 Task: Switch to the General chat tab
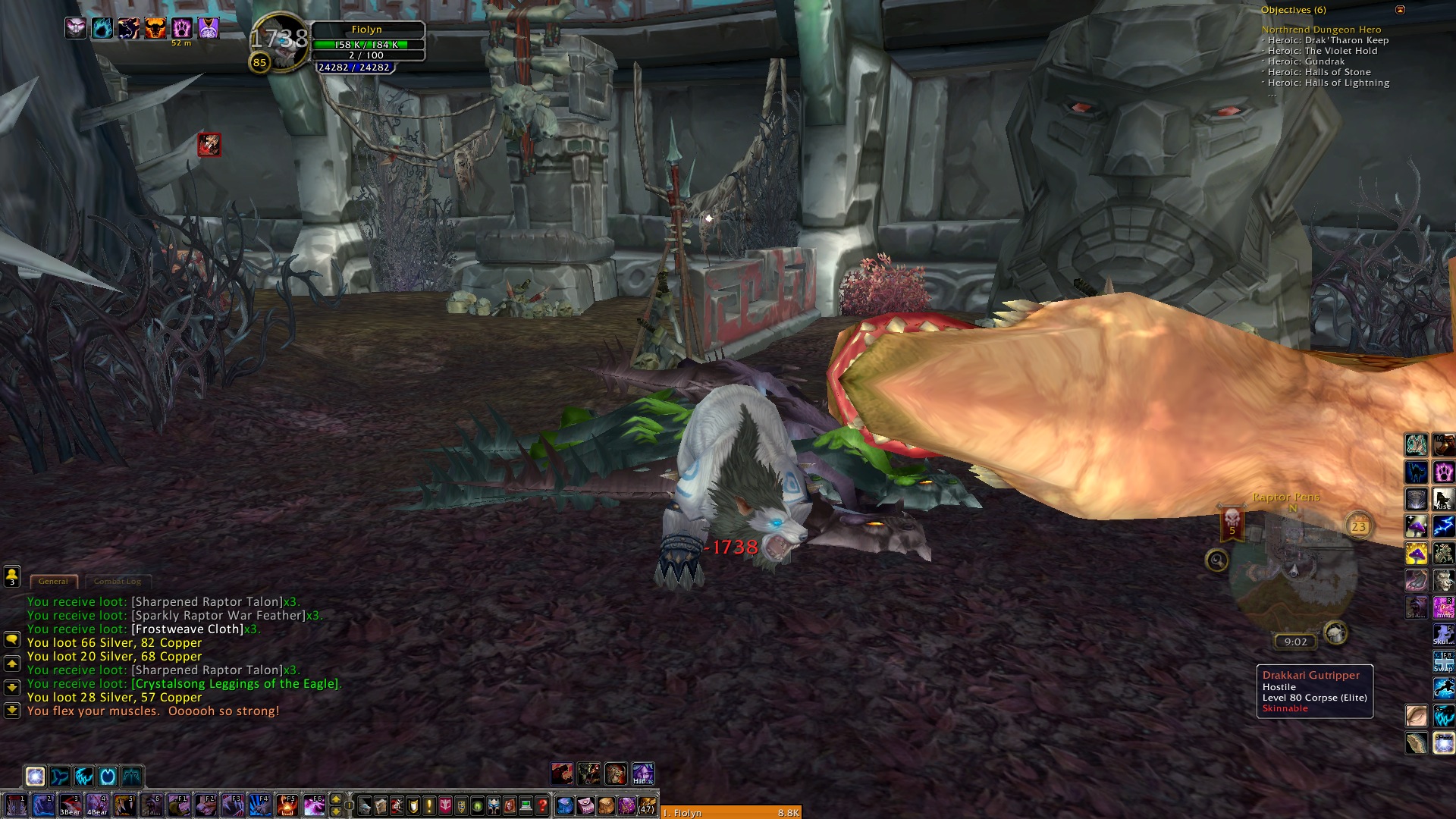[x=53, y=582]
